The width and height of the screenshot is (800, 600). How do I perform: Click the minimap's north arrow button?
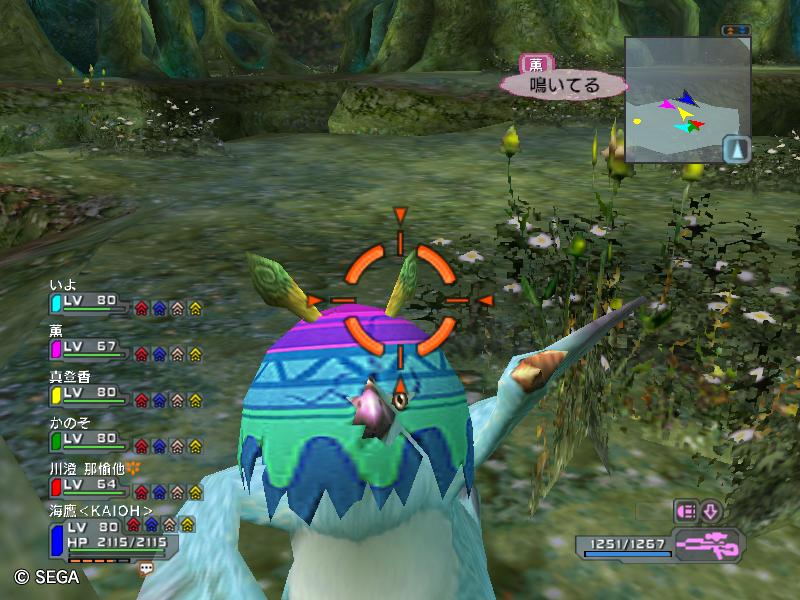pyautogui.click(x=736, y=149)
